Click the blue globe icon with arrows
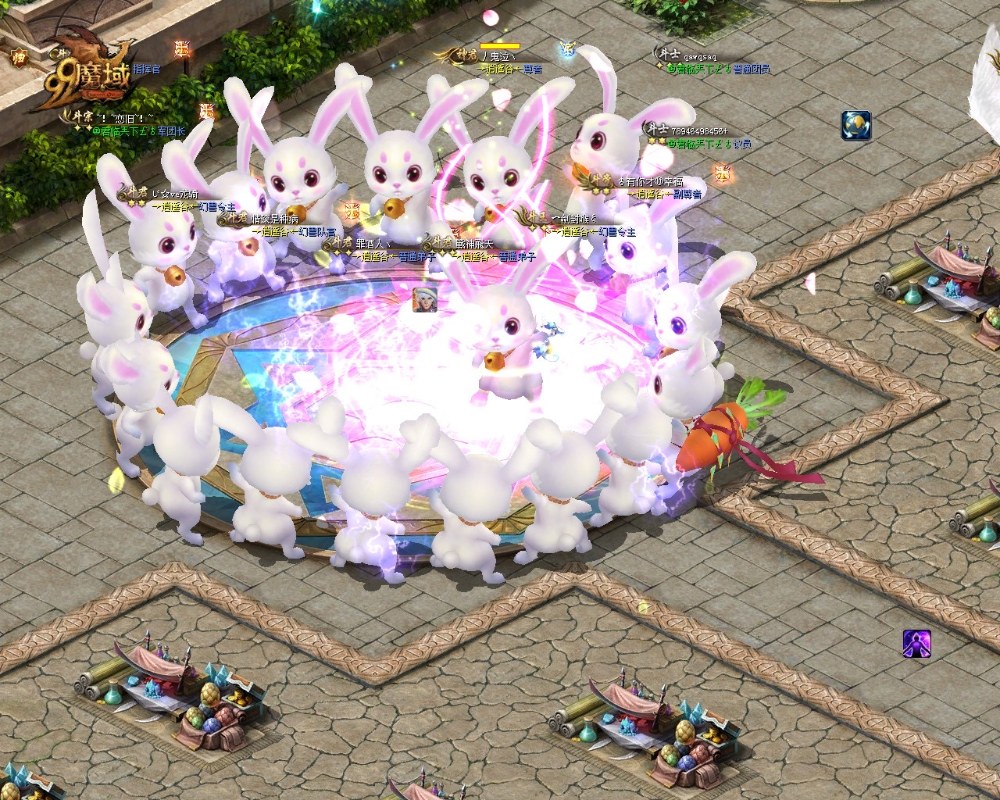Image resolution: width=1000 pixels, height=800 pixels. tap(856, 125)
